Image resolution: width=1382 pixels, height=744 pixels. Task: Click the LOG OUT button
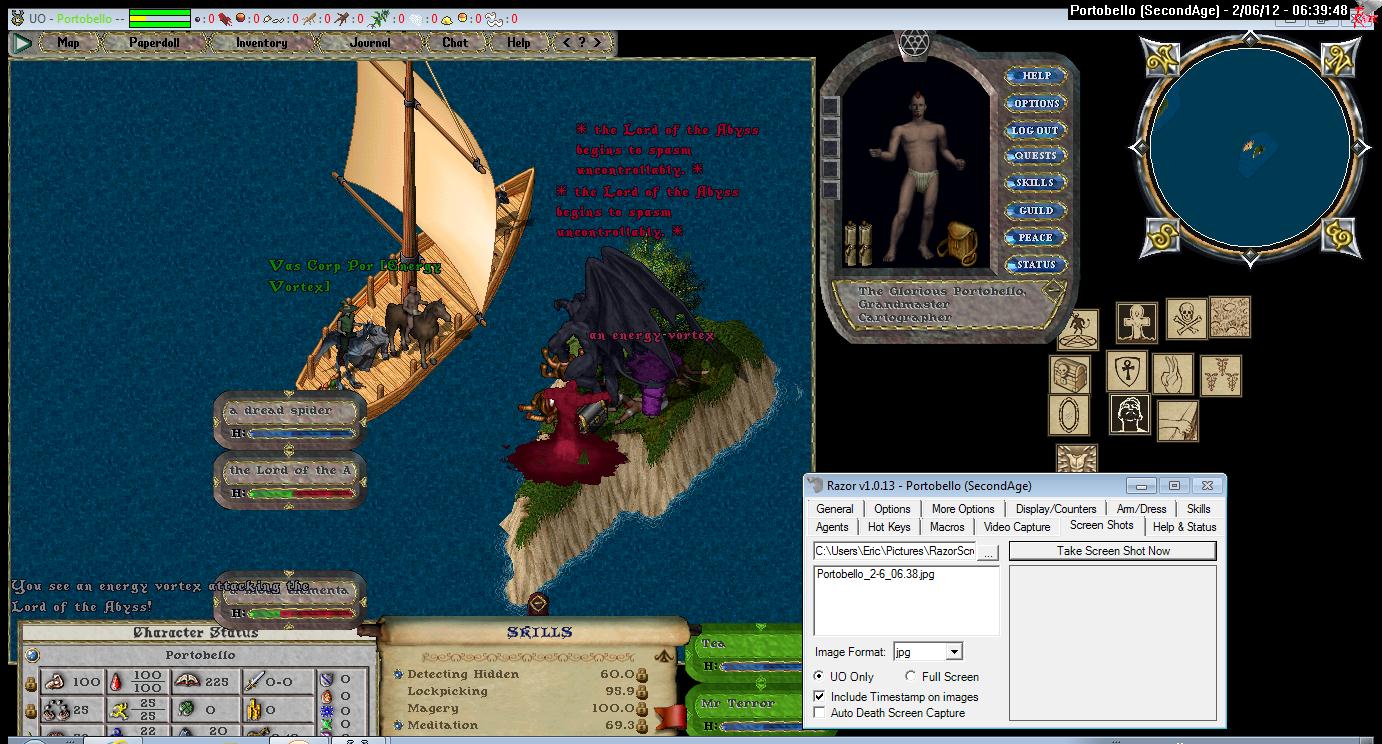[1036, 130]
